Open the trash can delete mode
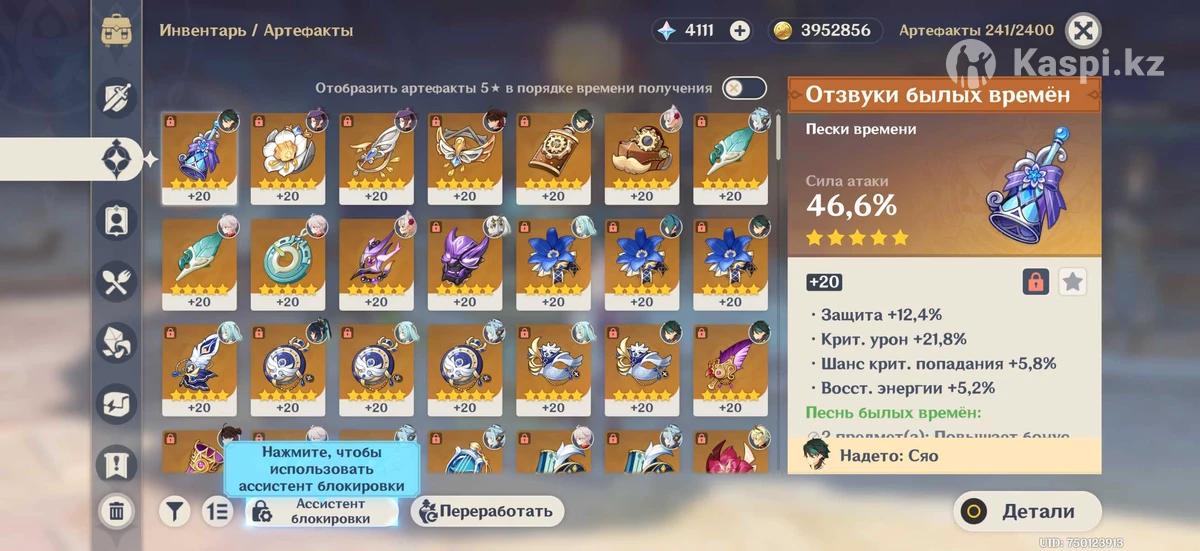Image resolution: width=1200 pixels, height=551 pixels. pyautogui.click(x=116, y=511)
